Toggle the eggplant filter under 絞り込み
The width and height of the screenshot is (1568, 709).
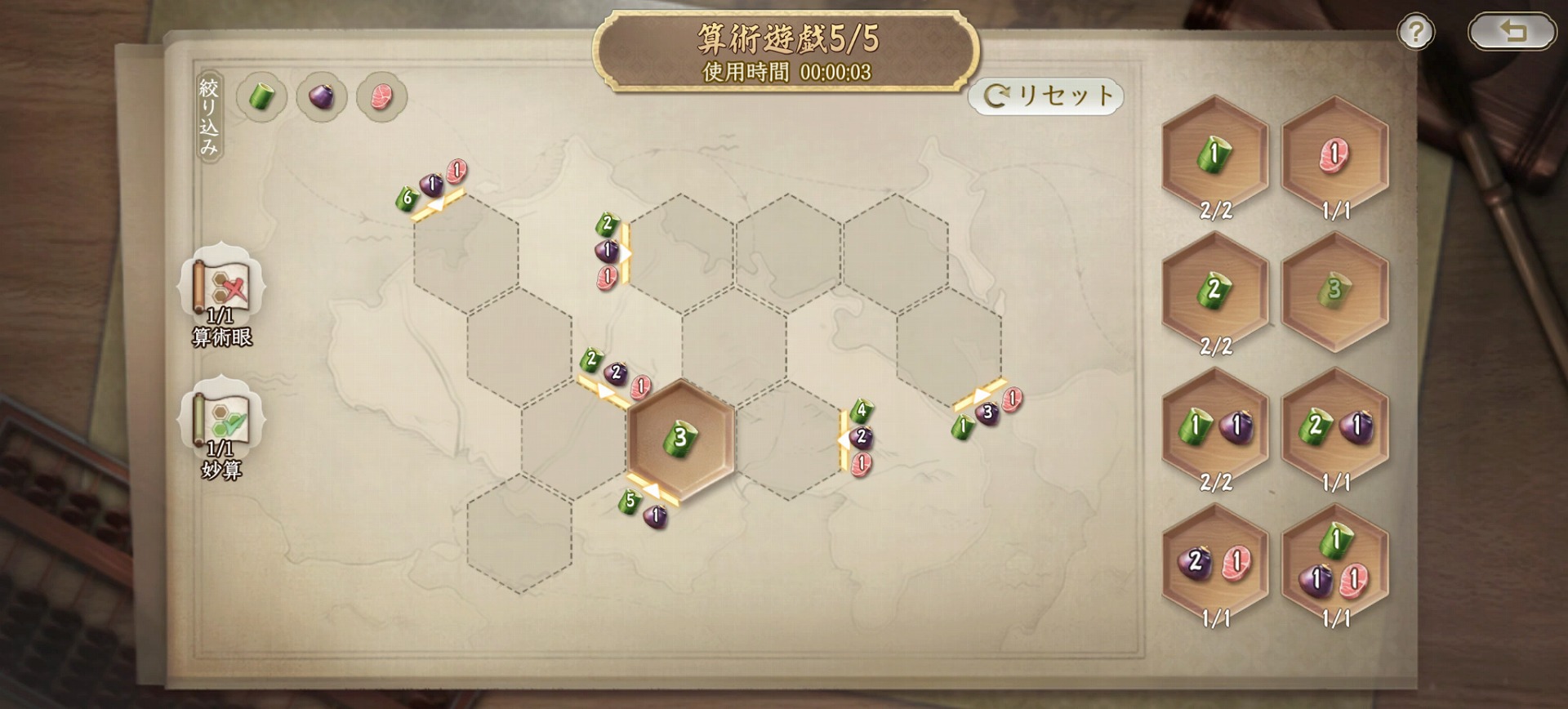[320, 96]
